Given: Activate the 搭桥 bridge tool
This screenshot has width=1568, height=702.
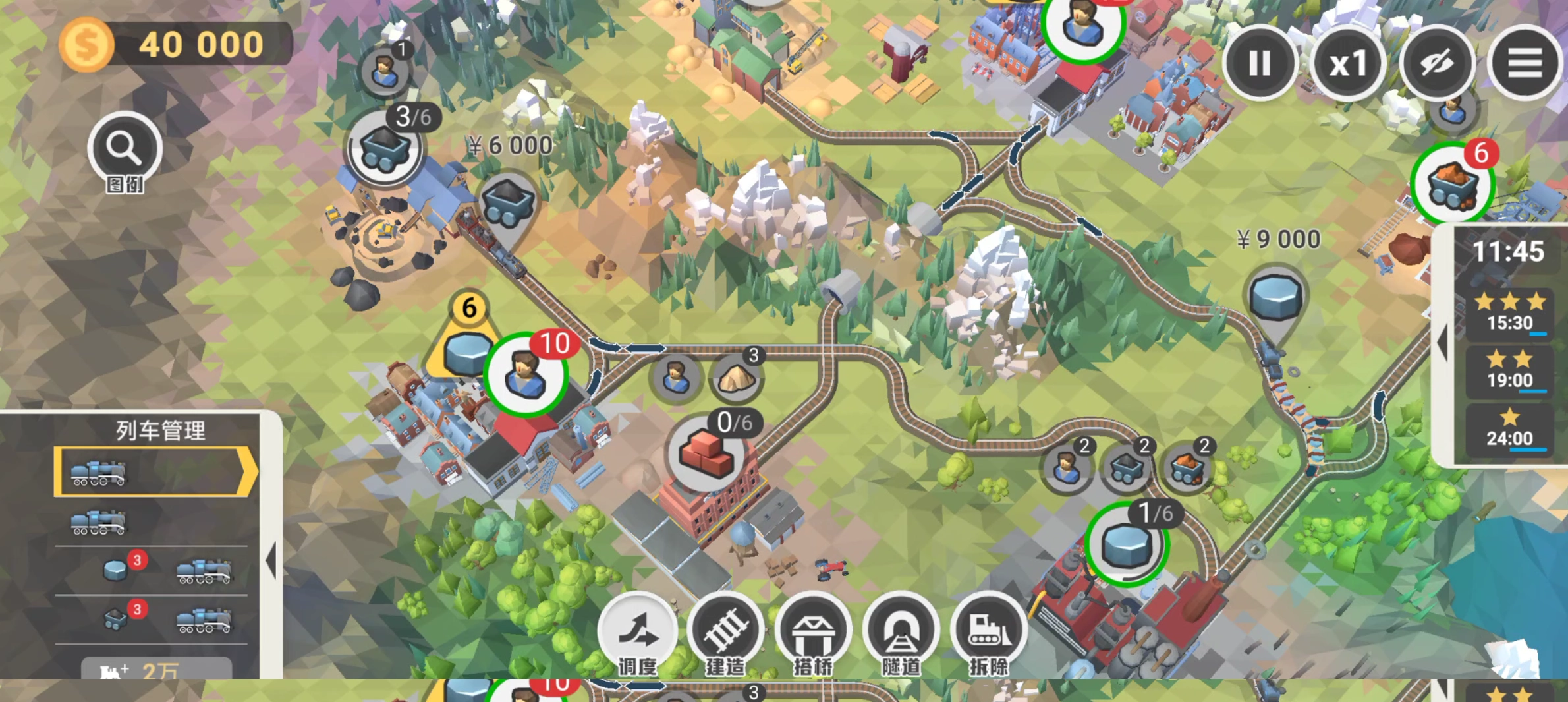Looking at the screenshot, I should click(x=813, y=634).
